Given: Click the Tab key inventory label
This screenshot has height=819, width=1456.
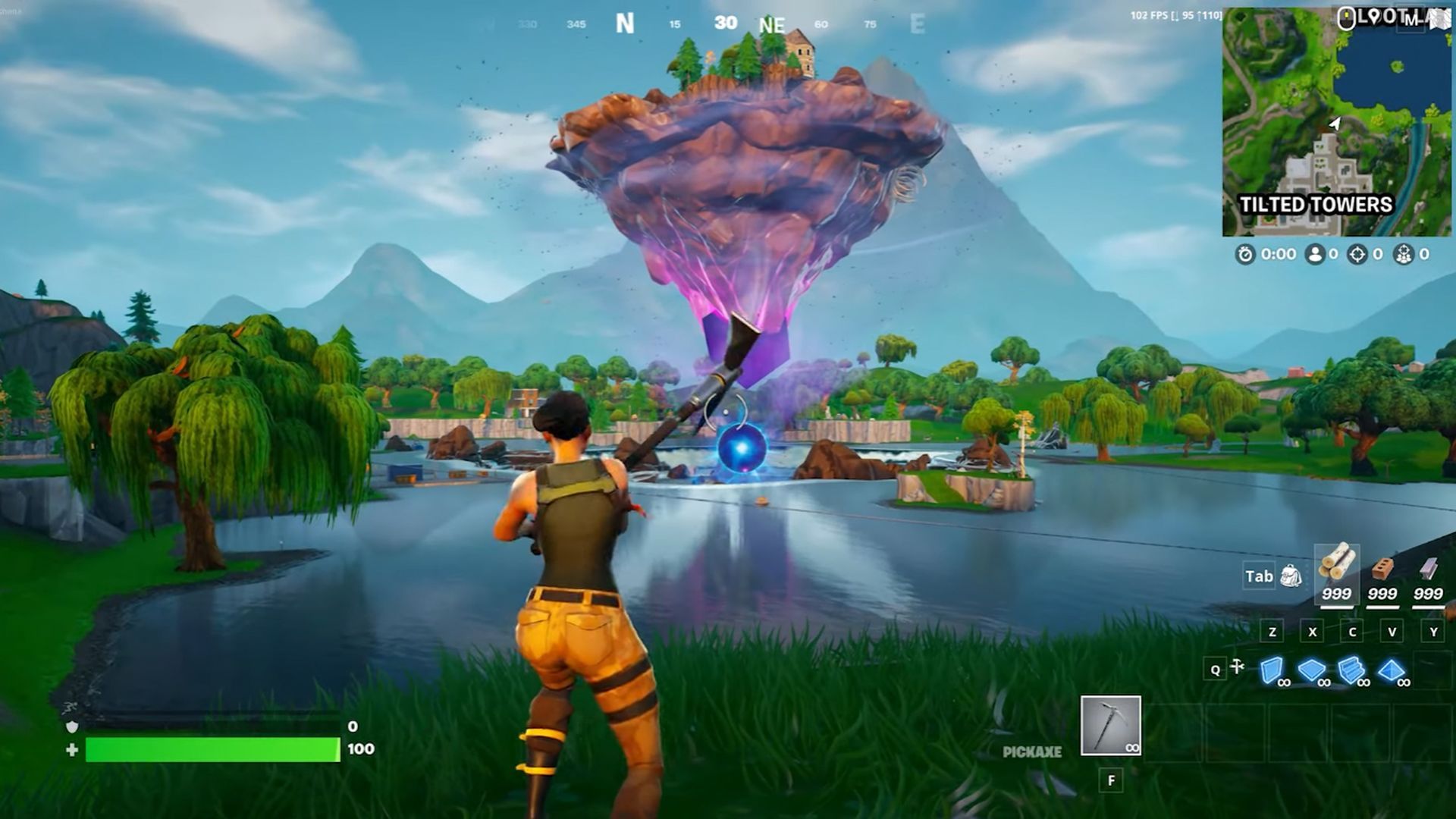Looking at the screenshot, I should 1260,576.
